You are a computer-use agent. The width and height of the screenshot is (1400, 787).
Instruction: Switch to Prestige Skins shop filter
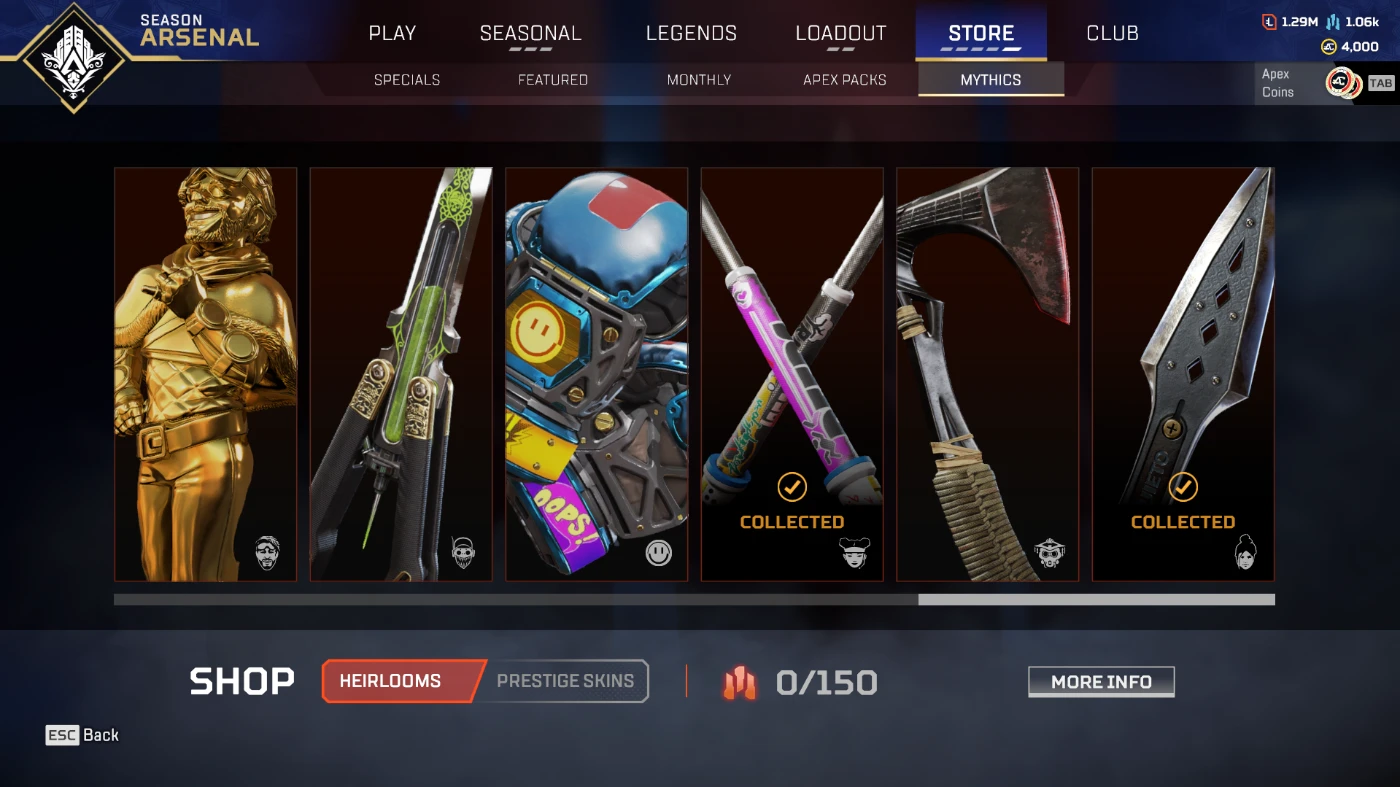[566, 680]
